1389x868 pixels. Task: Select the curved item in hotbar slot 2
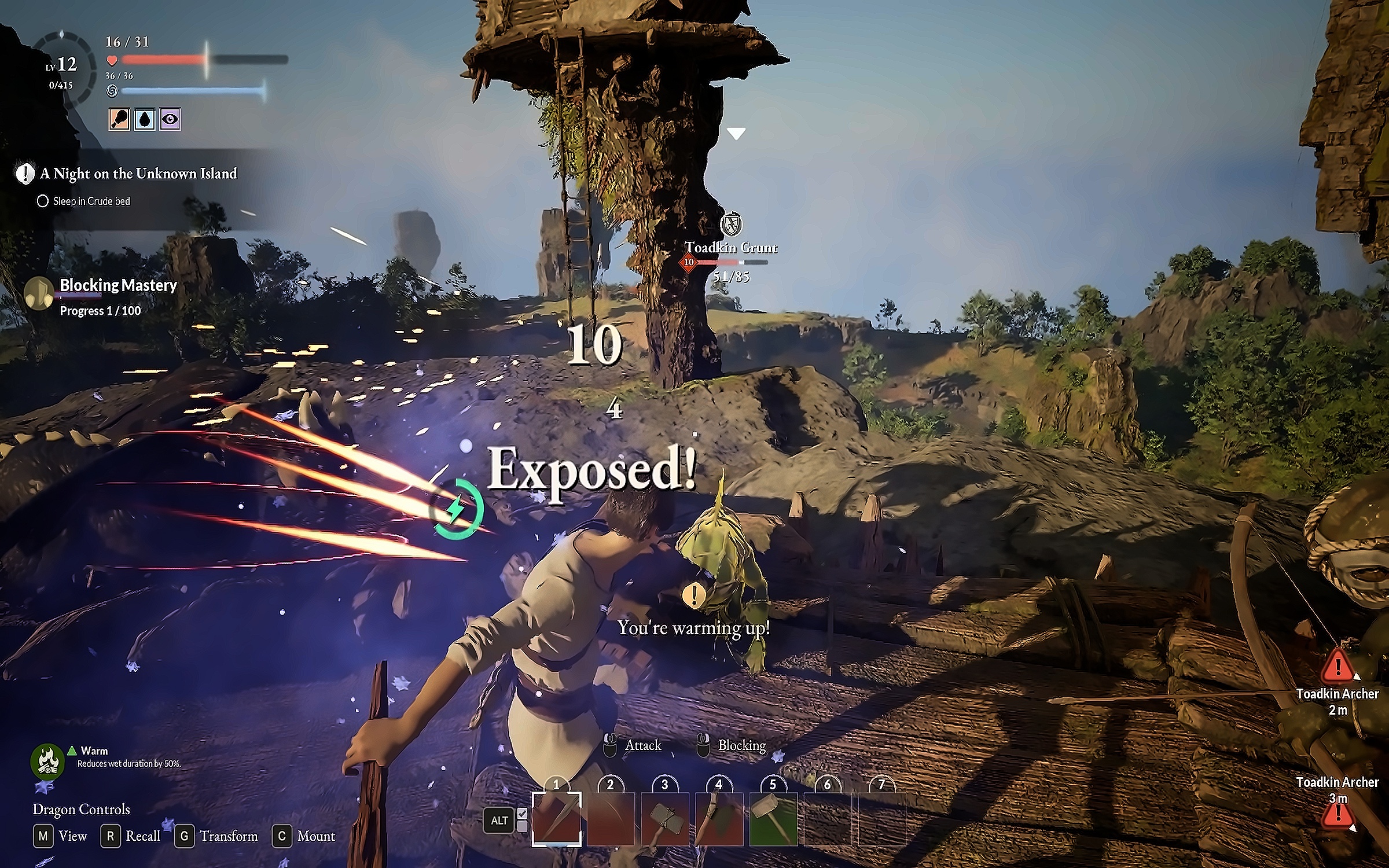tap(611, 818)
